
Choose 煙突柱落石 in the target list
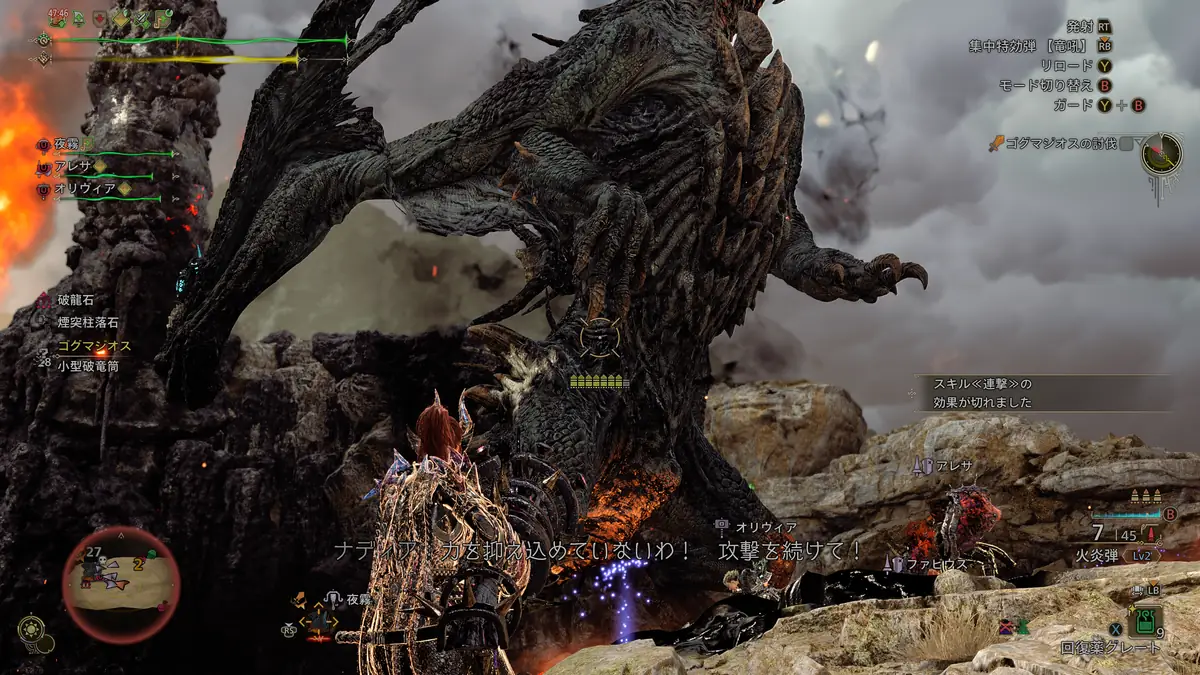tap(87, 322)
